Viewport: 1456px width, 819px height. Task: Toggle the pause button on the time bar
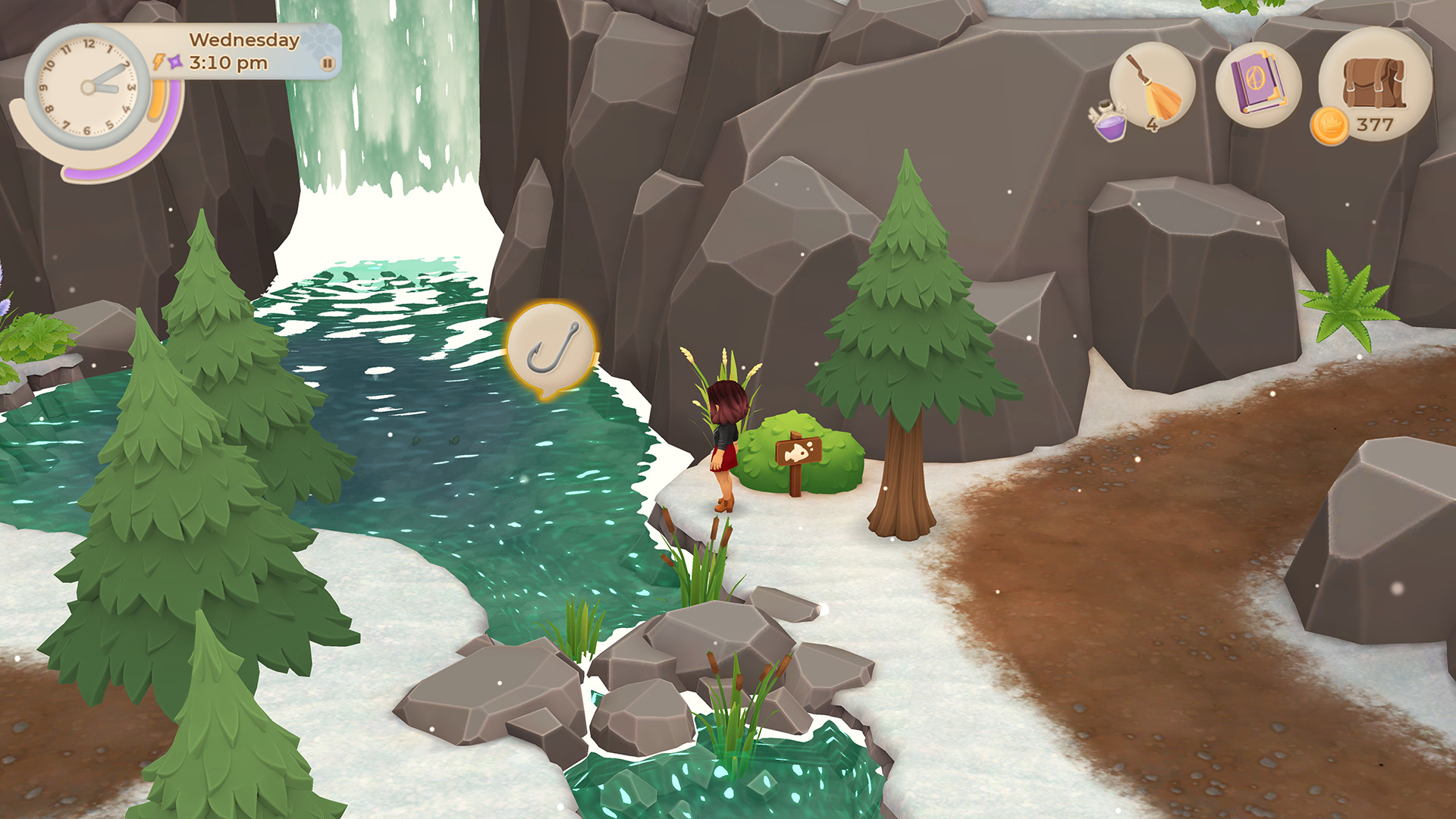pyautogui.click(x=328, y=64)
